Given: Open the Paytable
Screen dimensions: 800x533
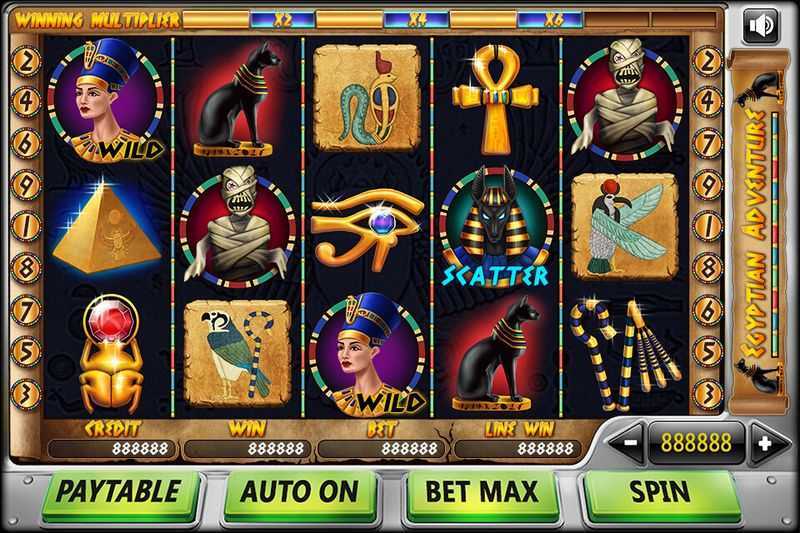Looking at the screenshot, I should tap(118, 492).
